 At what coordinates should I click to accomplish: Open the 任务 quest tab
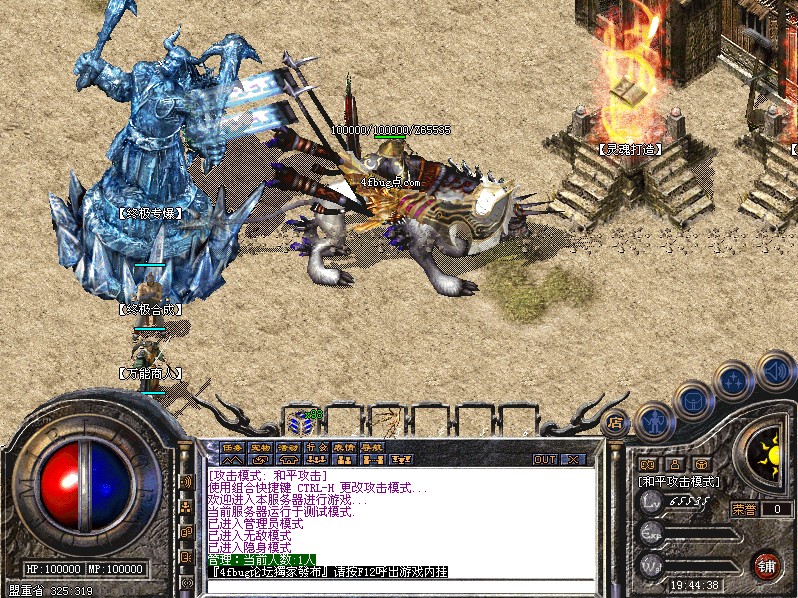tap(232, 447)
